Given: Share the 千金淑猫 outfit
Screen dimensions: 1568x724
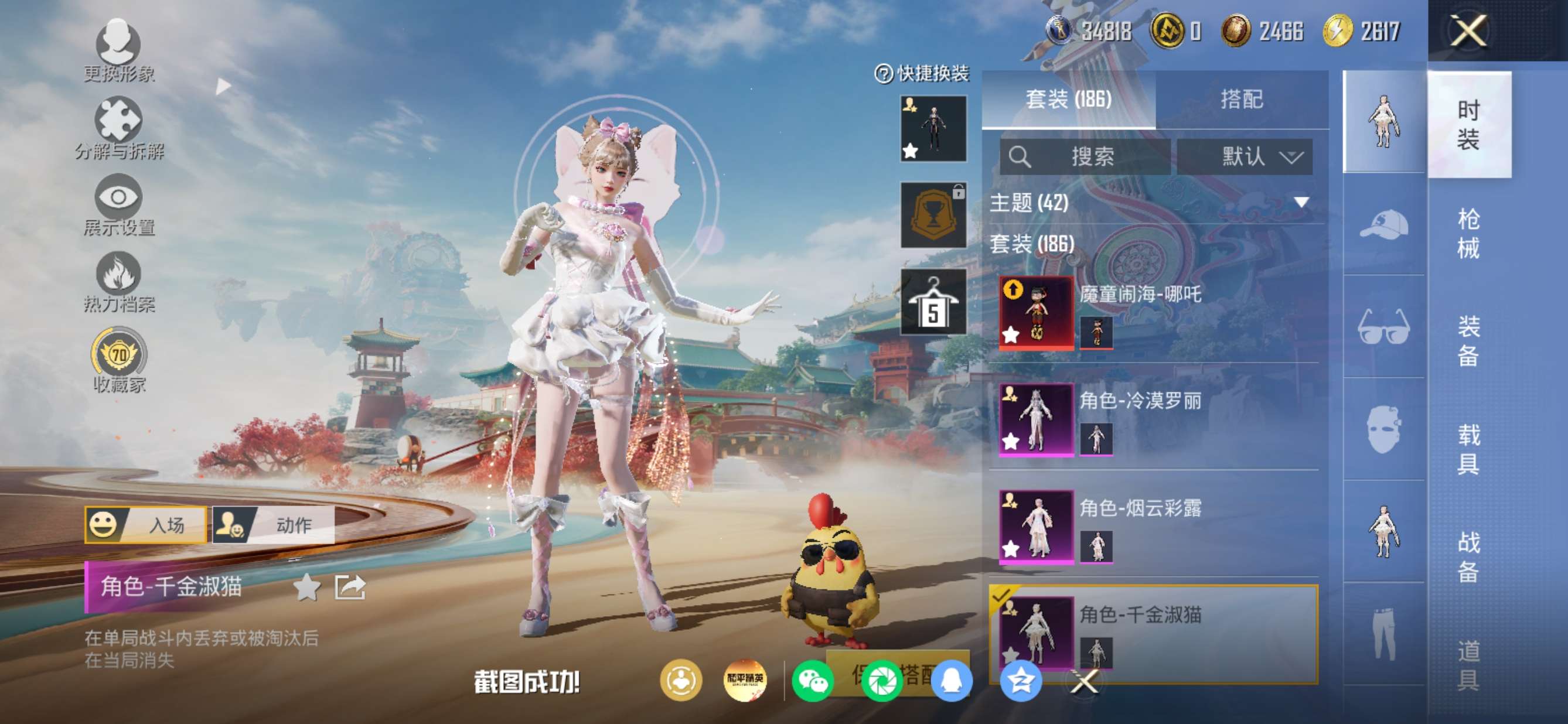Looking at the screenshot, I should (350, 587).
